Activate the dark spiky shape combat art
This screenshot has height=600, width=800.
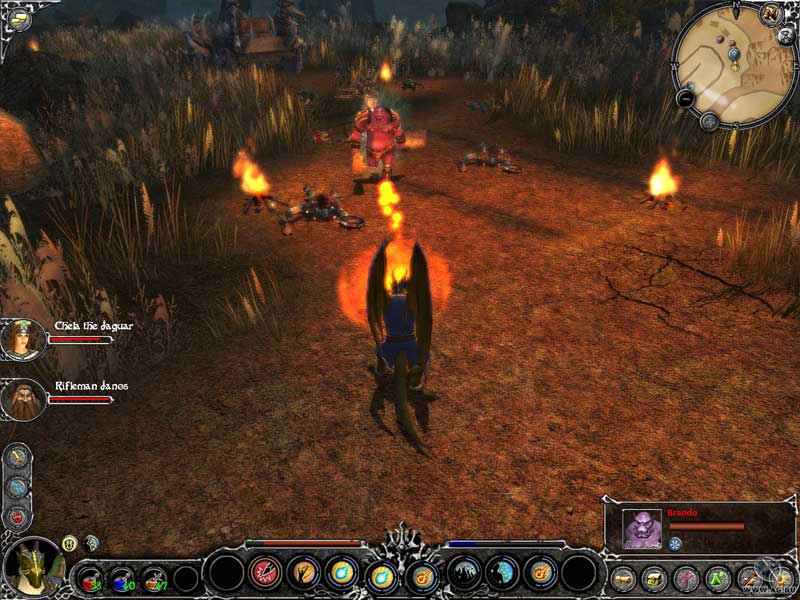click(463, 573)
